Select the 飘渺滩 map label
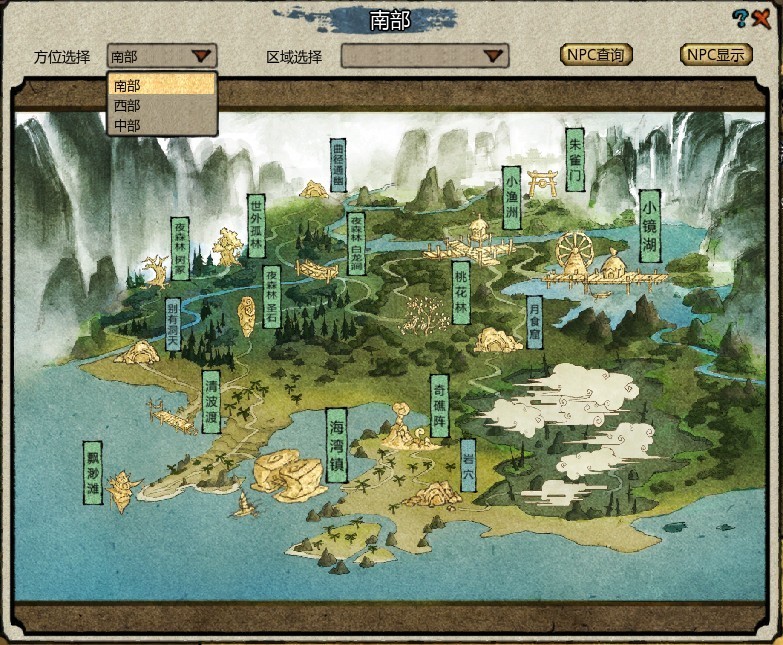This screenshot has width=783, height=645. 94,472
